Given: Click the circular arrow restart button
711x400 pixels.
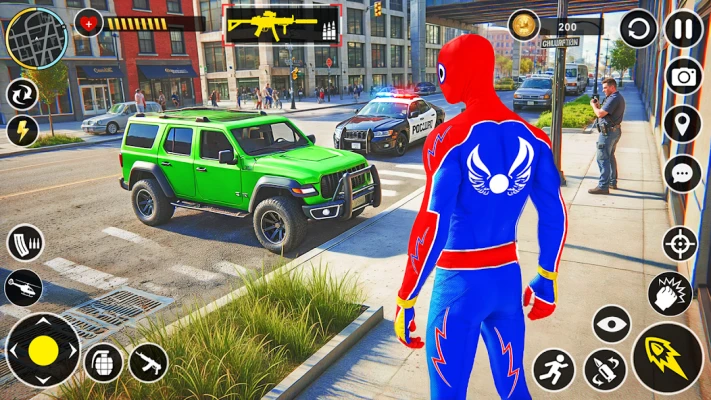Looking at the screenshot, I should coord(638,28).
